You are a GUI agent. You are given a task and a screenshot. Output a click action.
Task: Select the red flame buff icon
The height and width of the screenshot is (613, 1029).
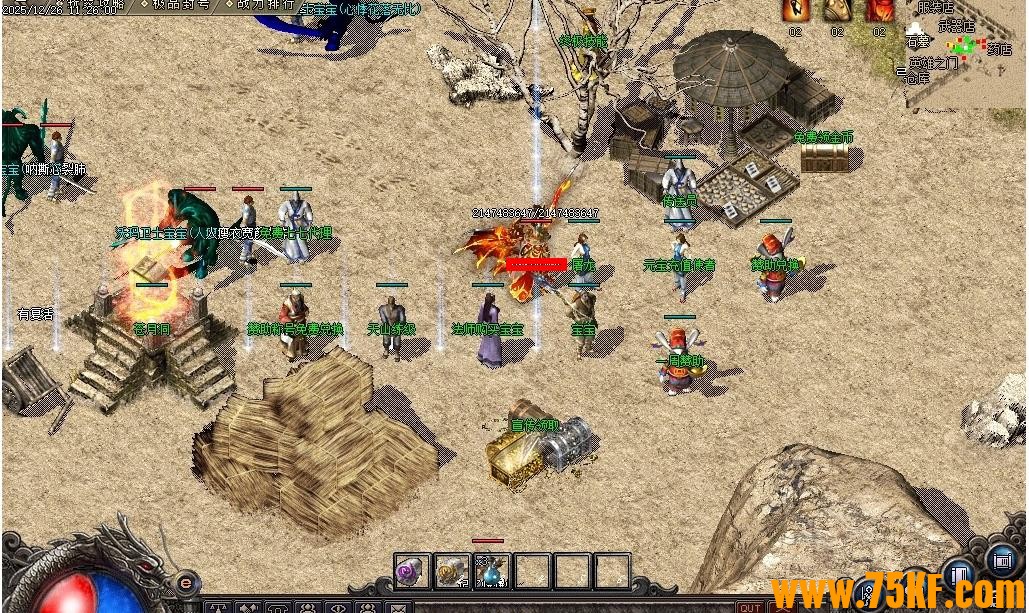click(879, 9)
